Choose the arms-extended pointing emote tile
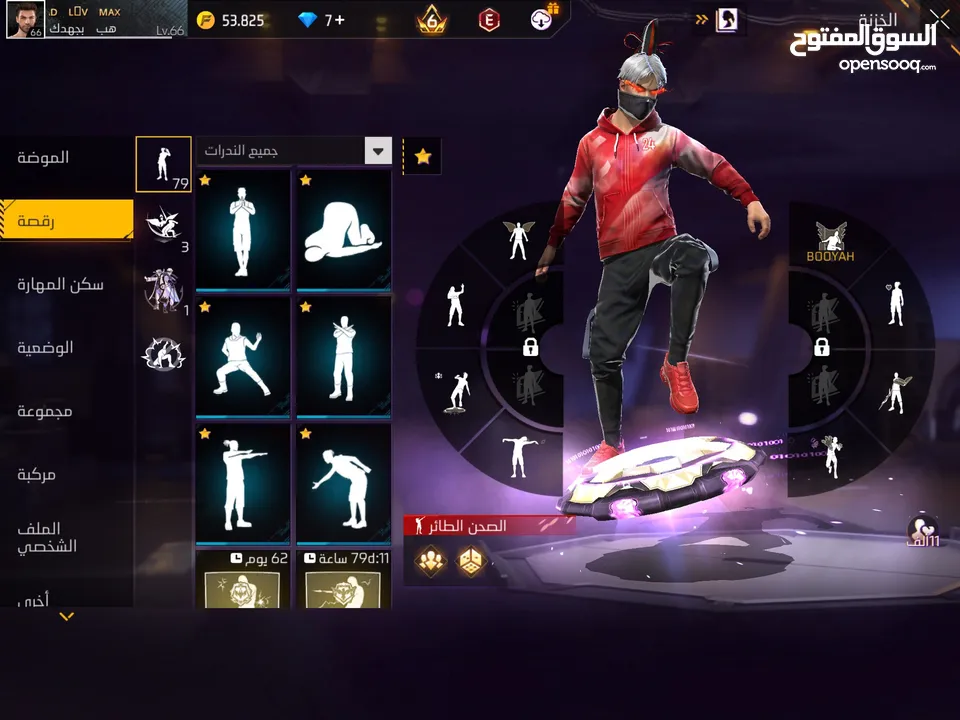 click(243, 482)
